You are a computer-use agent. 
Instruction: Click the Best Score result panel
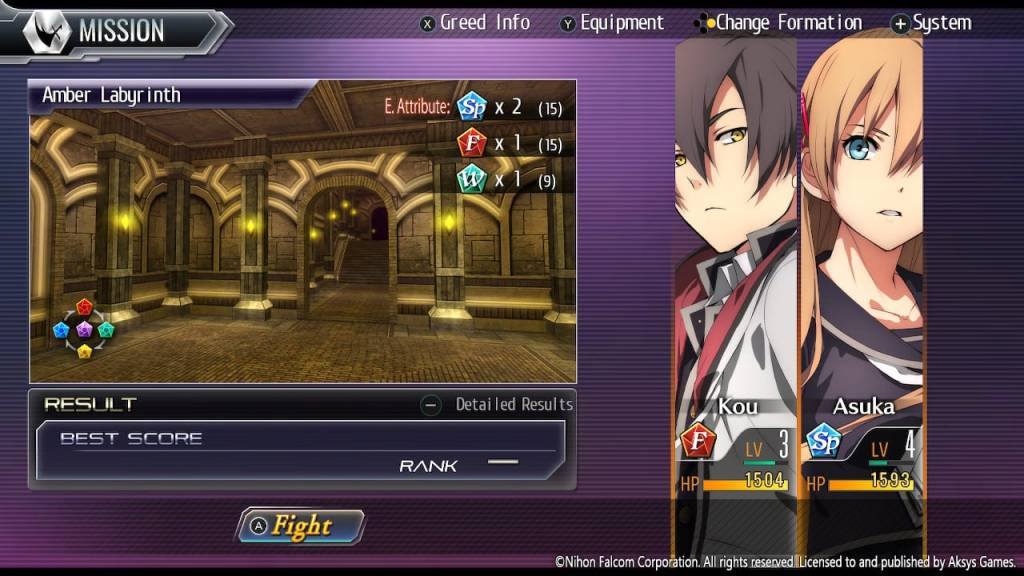pyautogui.click(x=300, y=450)
